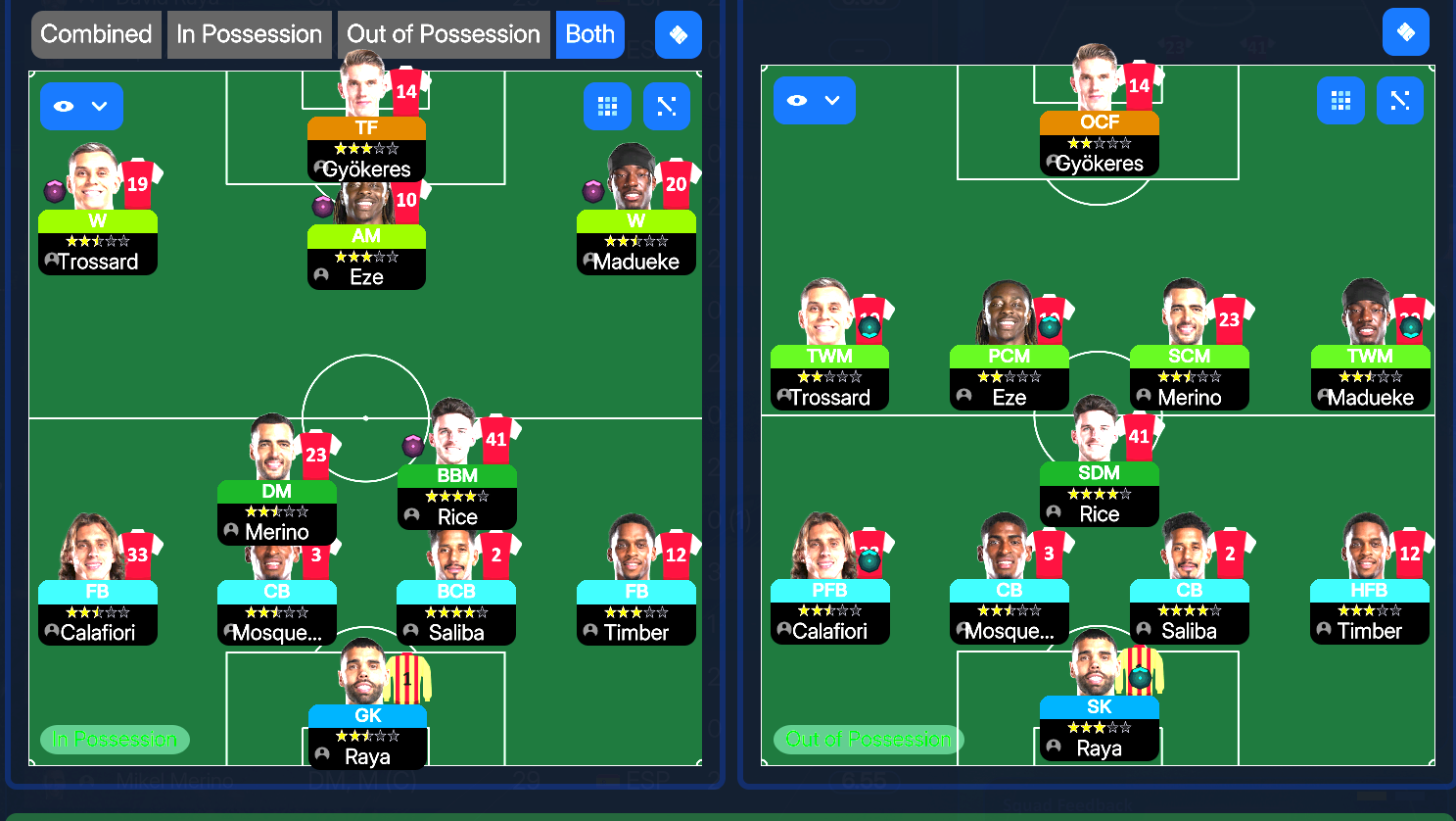Image resolution: width=1456 pixels, height=821 pixels.
Task: Click the expand-to-fullscreen icon on right pitch
Action: click(1400, 100)
